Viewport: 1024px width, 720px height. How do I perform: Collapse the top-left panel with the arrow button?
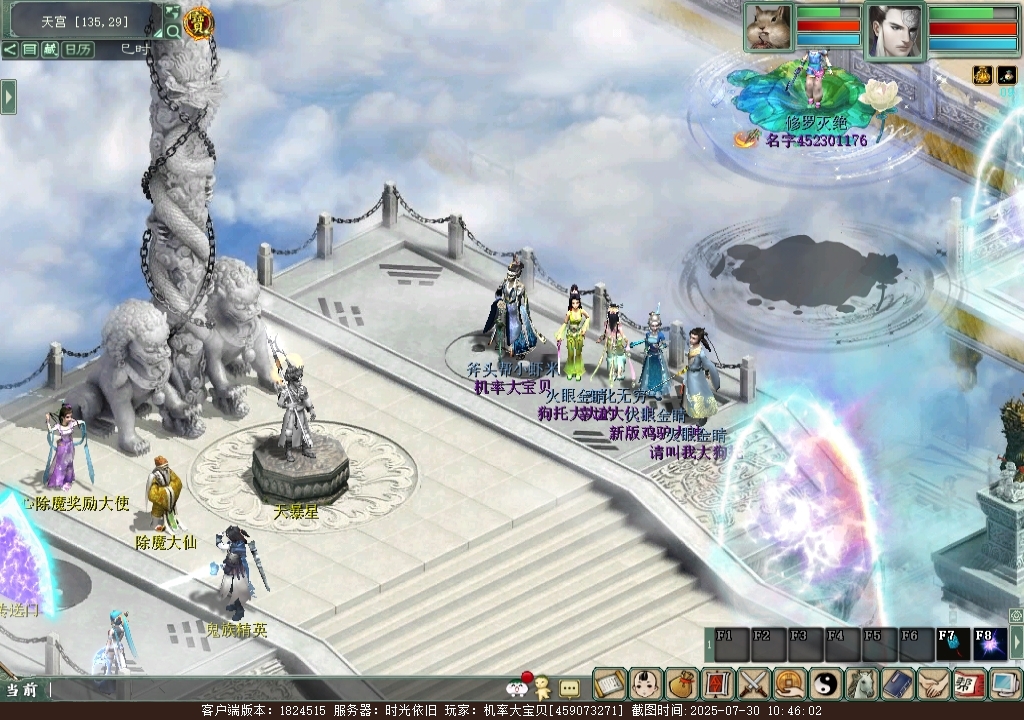9,49
